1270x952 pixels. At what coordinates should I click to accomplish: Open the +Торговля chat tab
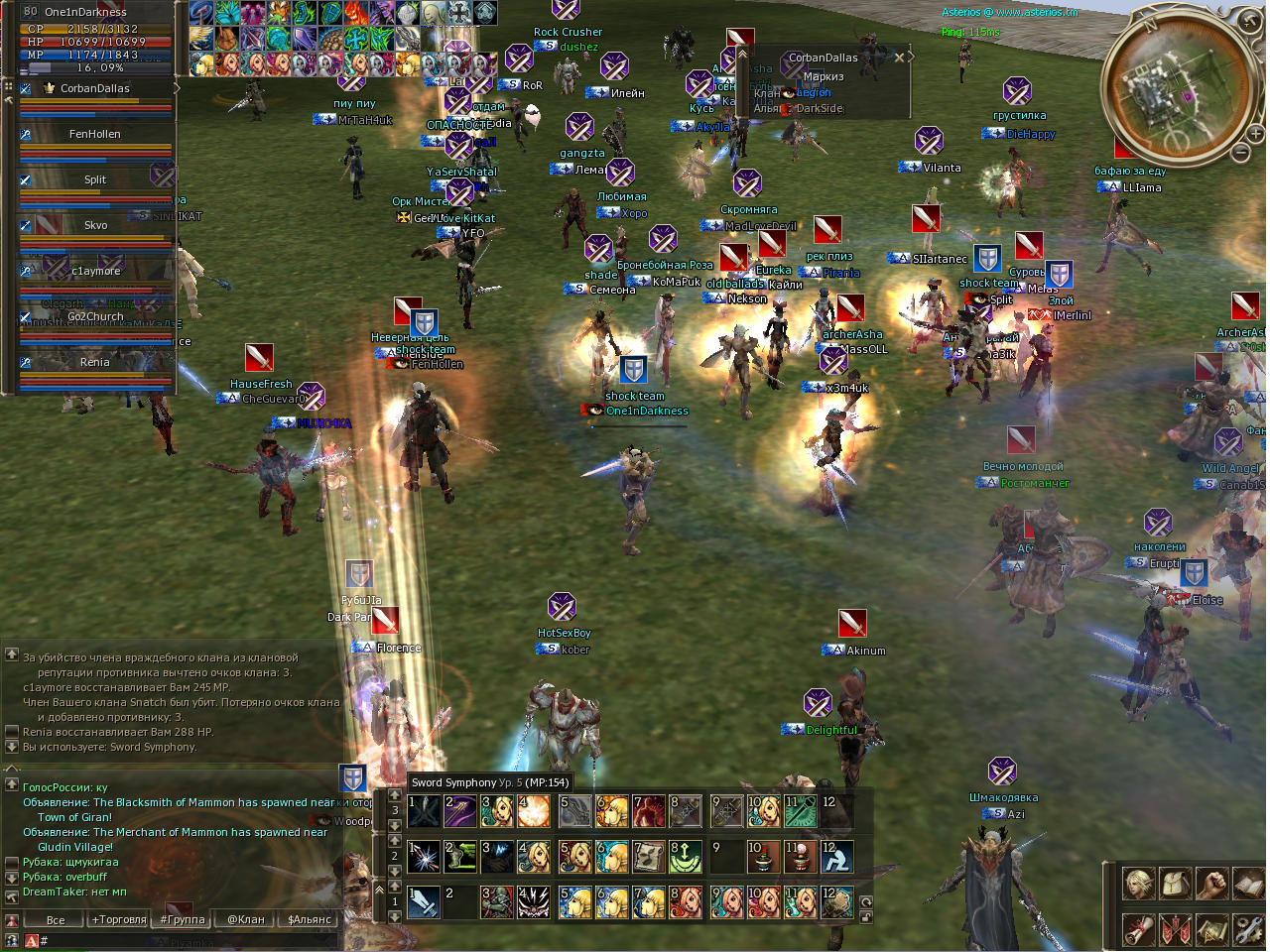click(x=119, y=919)
